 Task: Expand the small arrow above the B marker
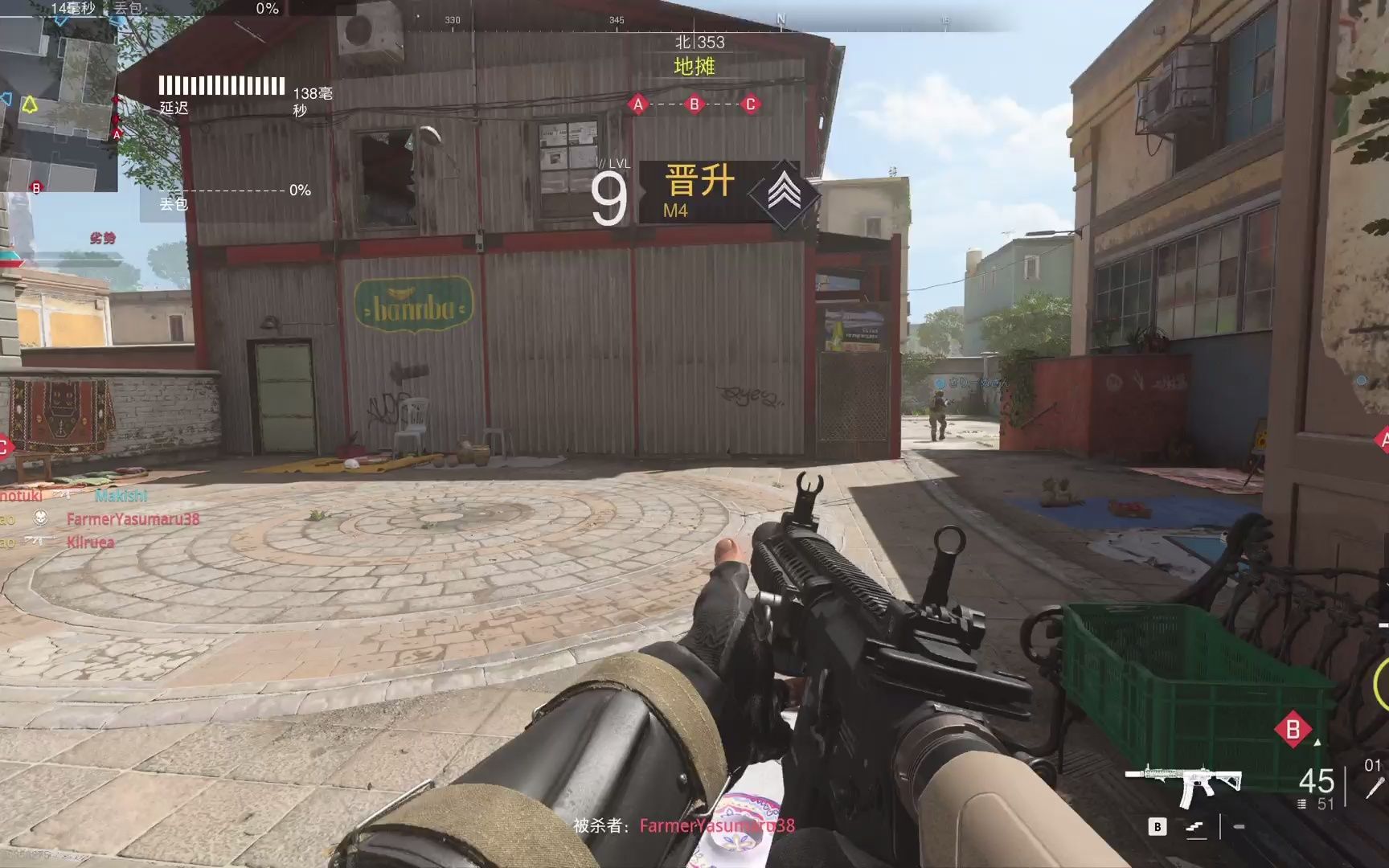[x=1317, y=743]
